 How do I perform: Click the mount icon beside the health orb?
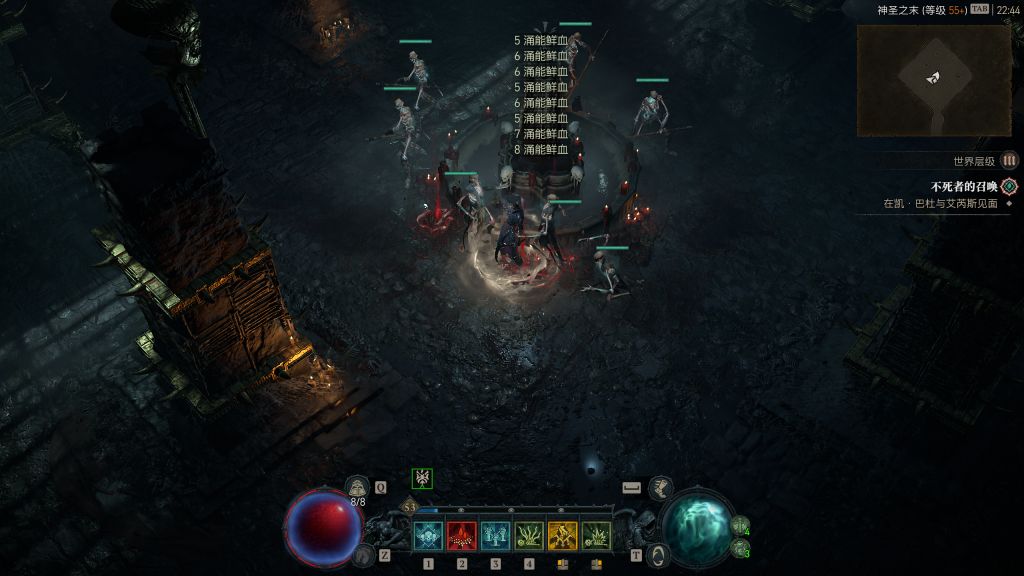tap(364, 554)
